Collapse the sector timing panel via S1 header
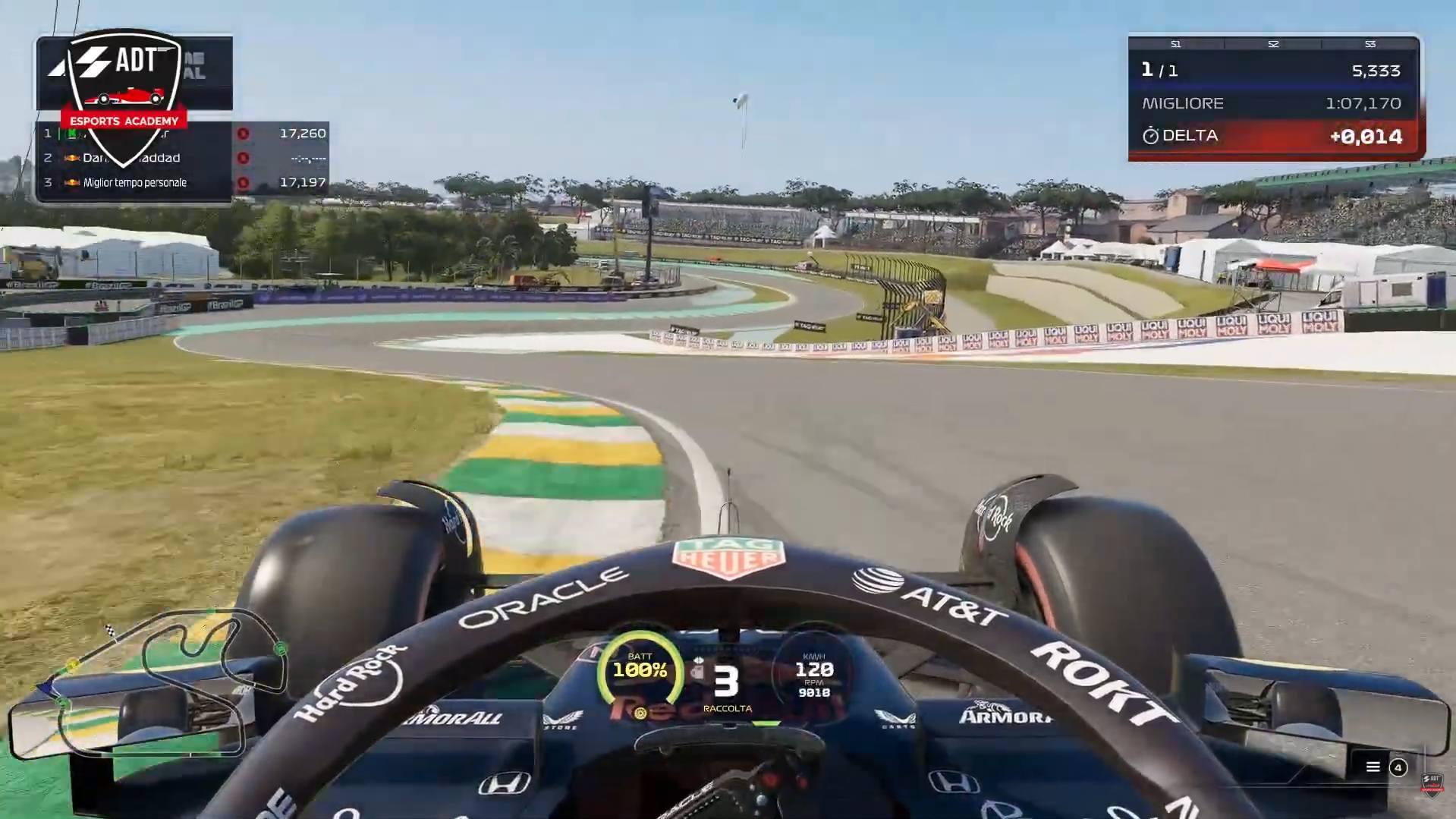 [x=1176, y=44]
